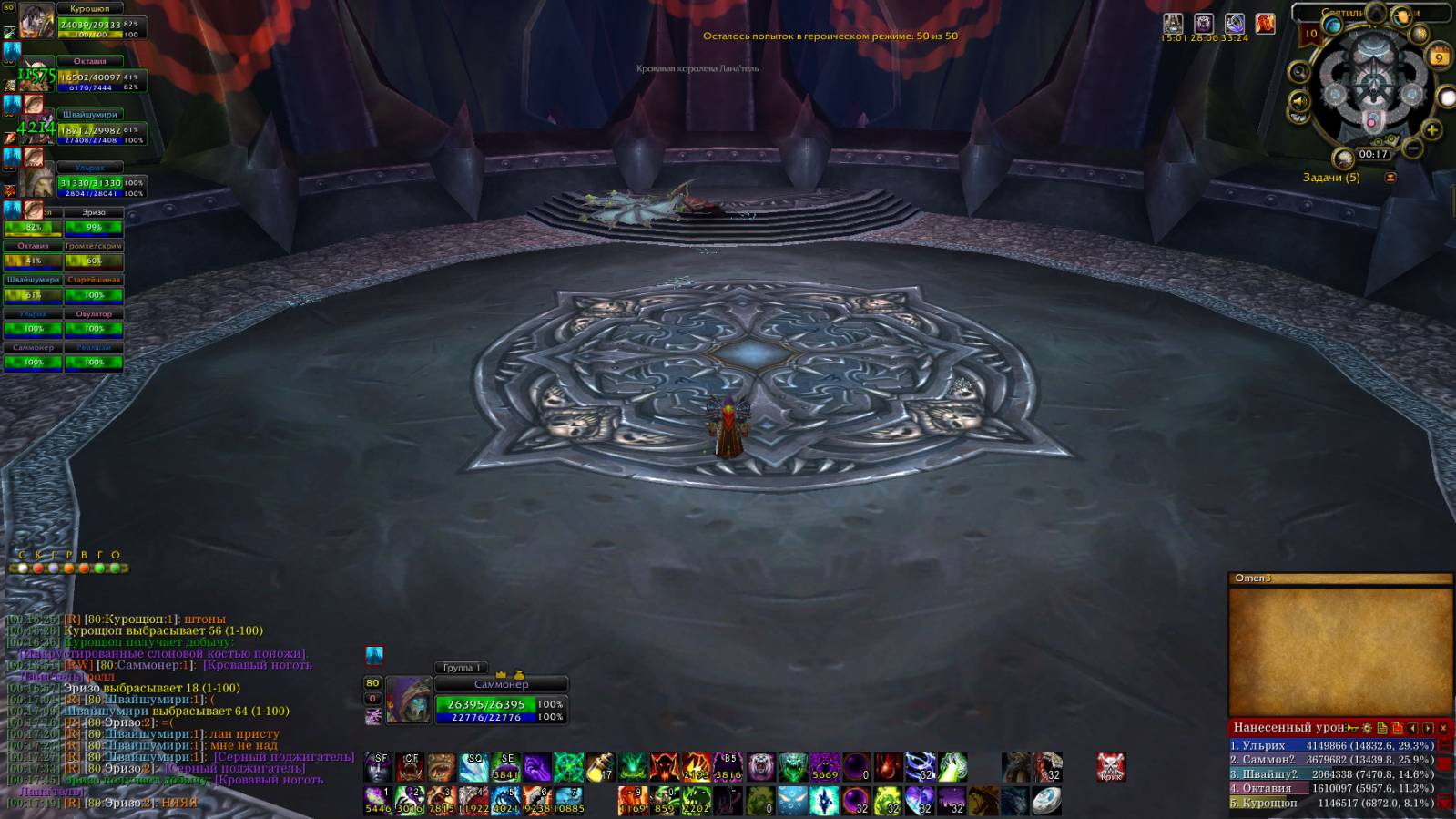This screenshot has height=819, width=1456.
Task: Zoom out the minimap with minus button
Action: tap(1412, 148)
